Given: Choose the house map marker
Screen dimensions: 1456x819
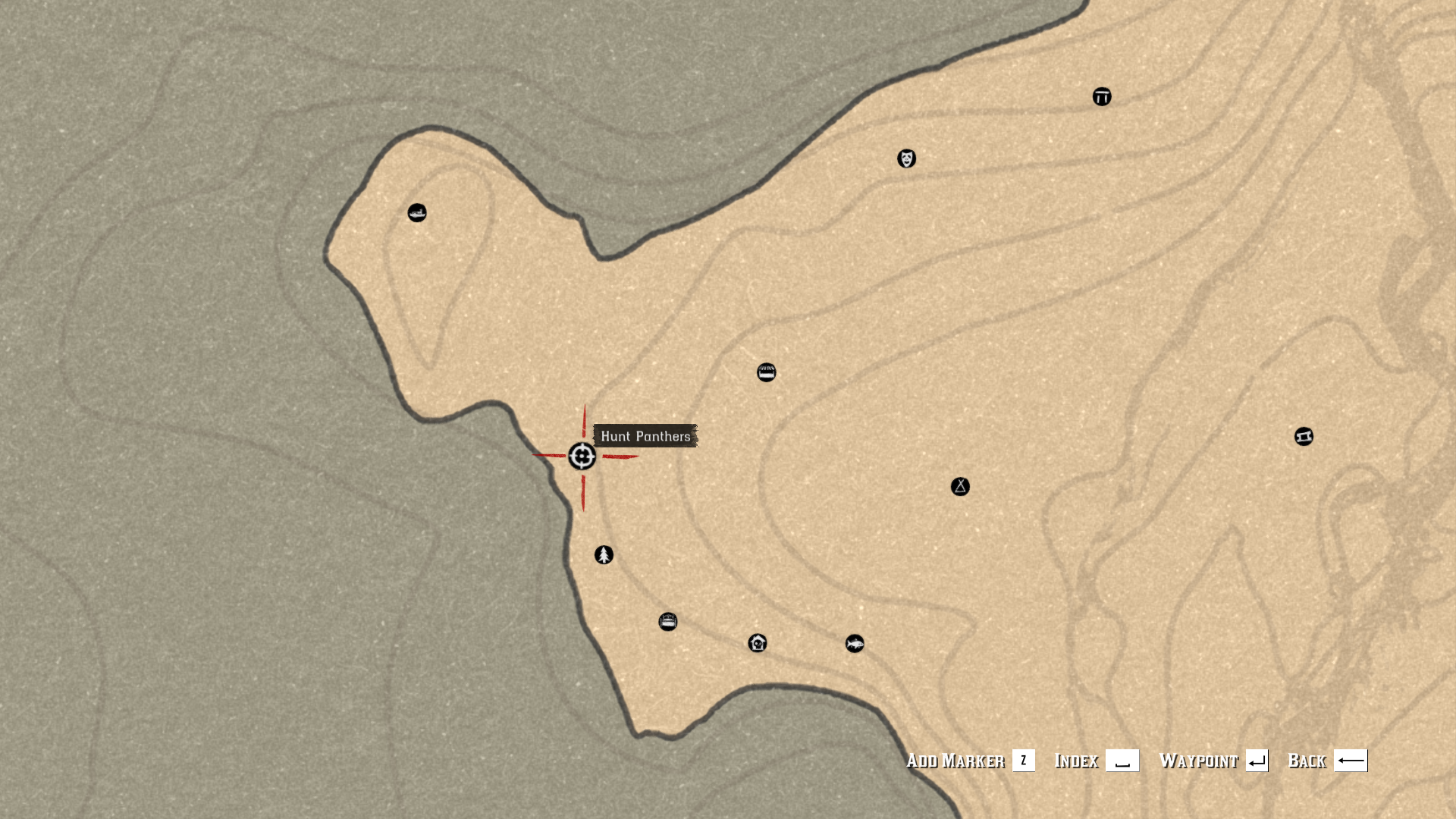Looking at the screenshot, I should [x=758, y=644].
